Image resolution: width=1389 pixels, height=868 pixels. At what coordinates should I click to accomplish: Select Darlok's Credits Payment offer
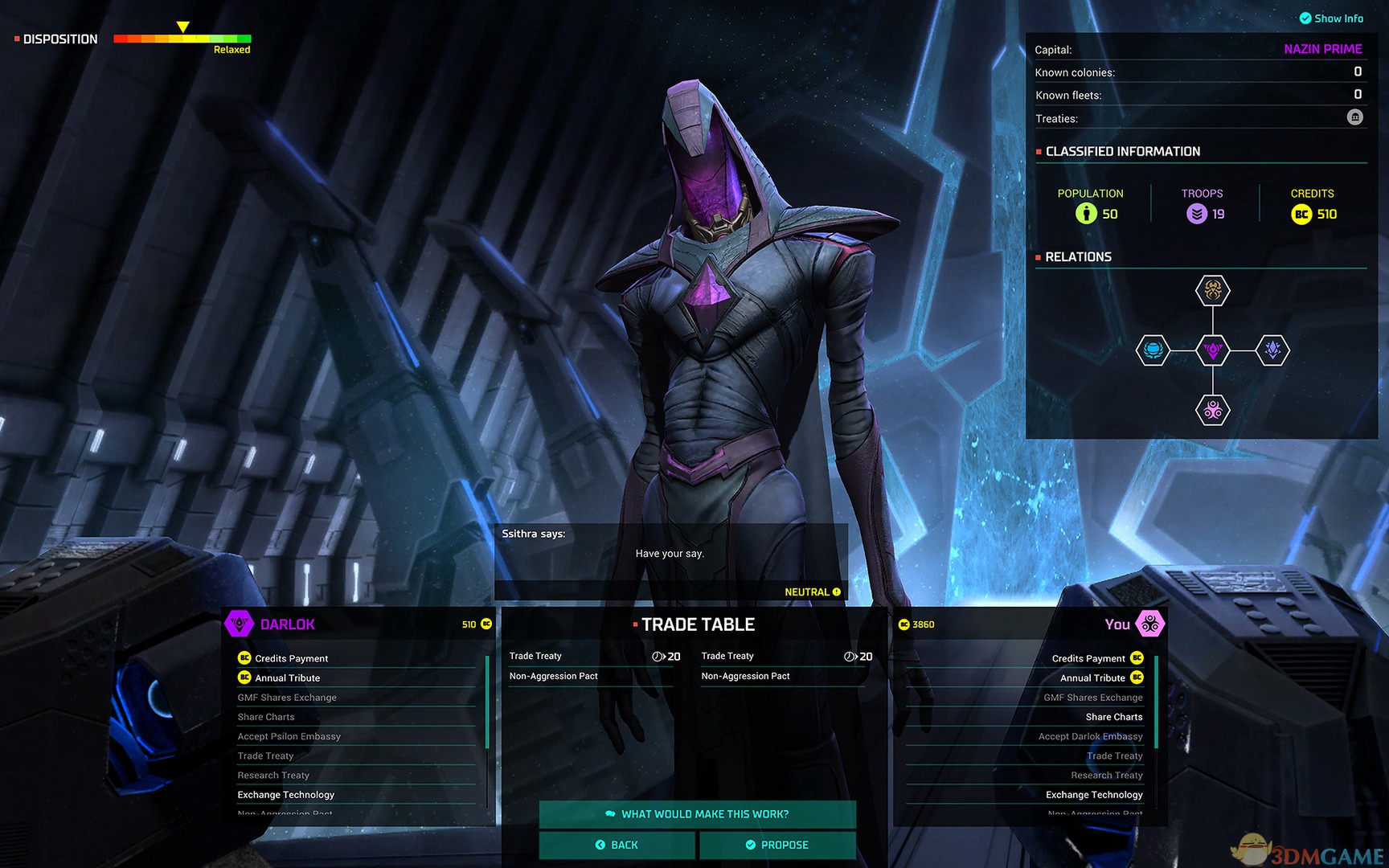291,658
